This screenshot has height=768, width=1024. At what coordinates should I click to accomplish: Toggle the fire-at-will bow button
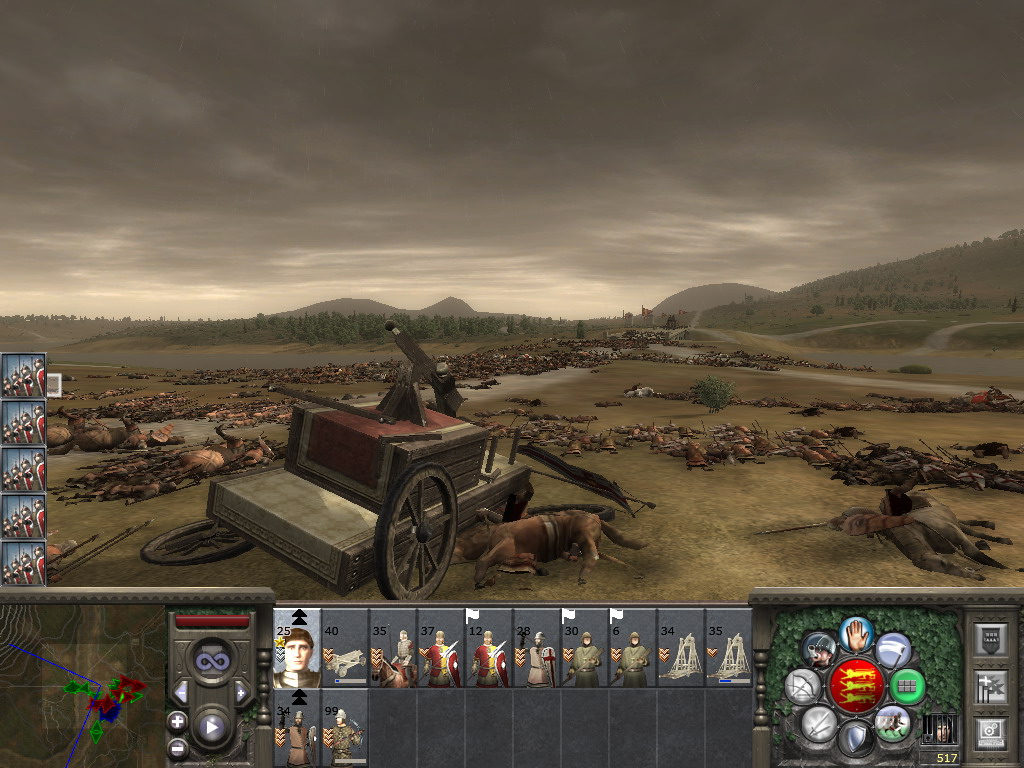(802, 687)
